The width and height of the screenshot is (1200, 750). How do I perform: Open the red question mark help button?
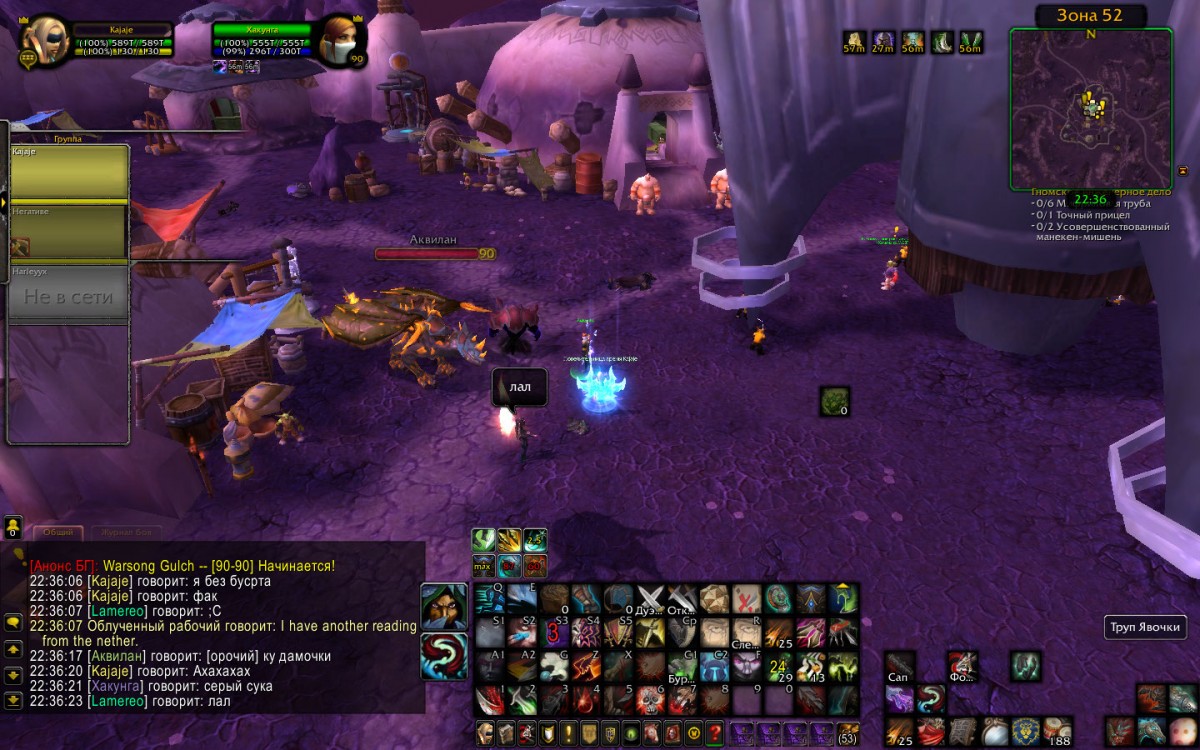[714, 732]
